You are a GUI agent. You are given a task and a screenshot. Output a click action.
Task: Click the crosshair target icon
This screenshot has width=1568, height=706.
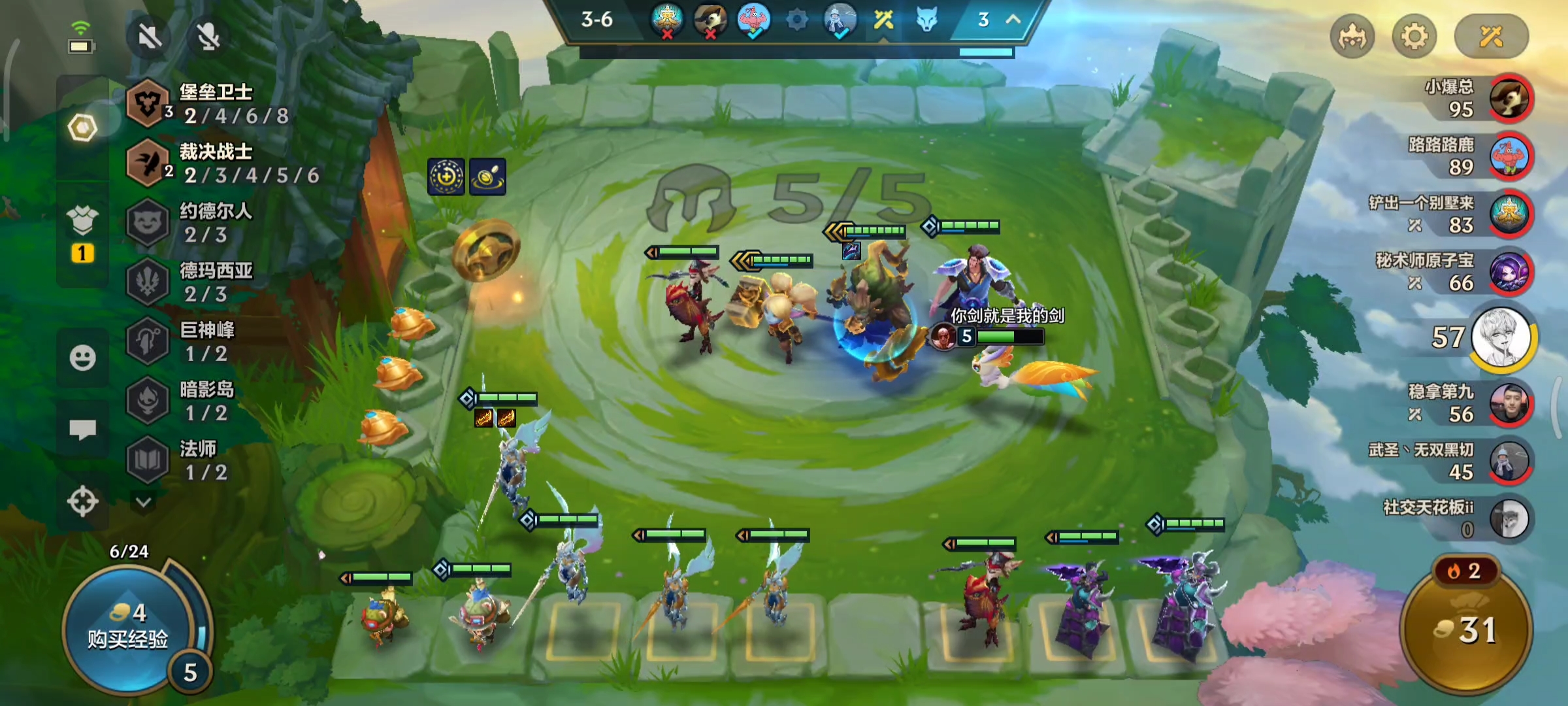[82, 502]
